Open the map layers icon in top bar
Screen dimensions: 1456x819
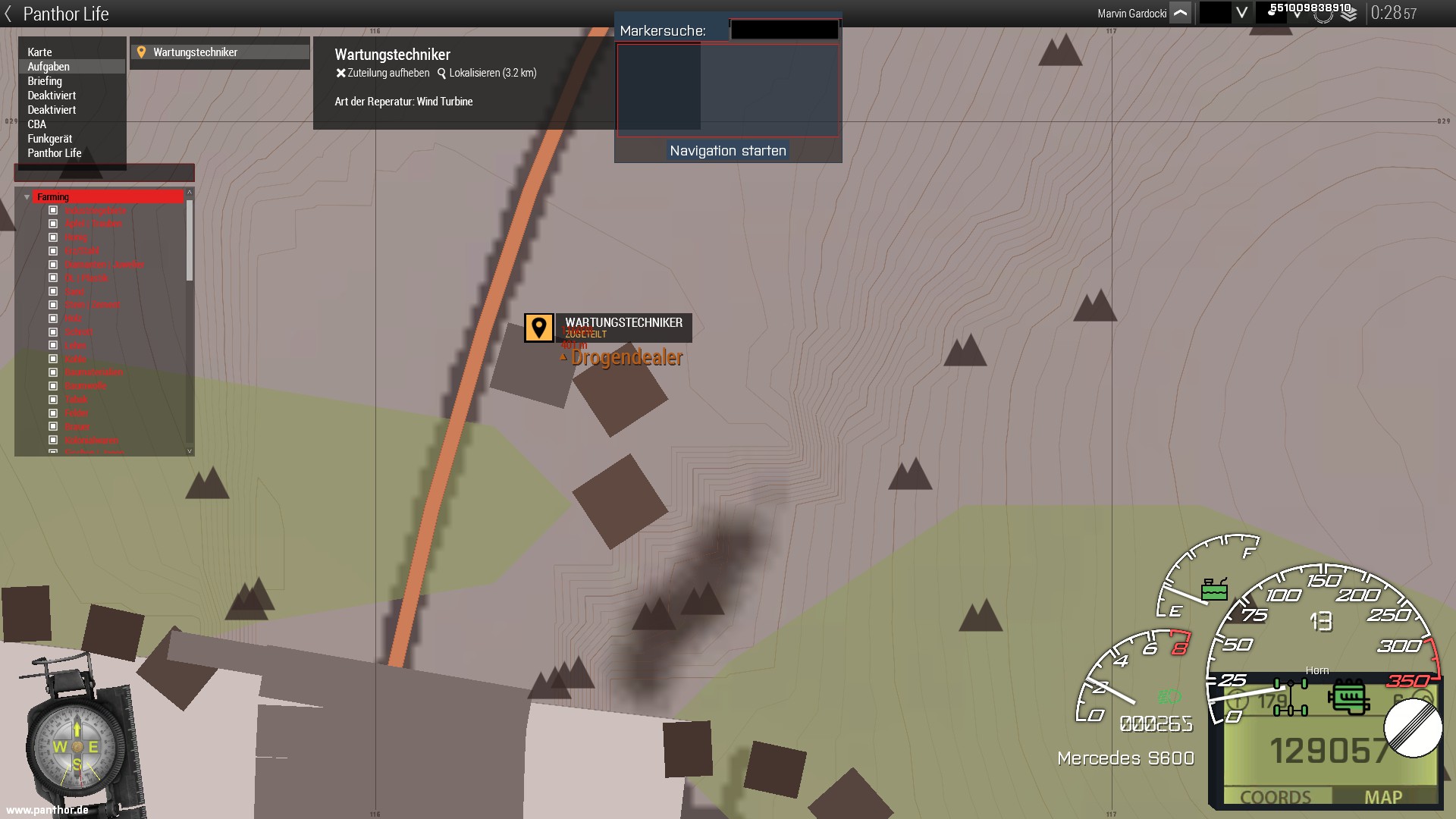click(x=1348, y=15)
